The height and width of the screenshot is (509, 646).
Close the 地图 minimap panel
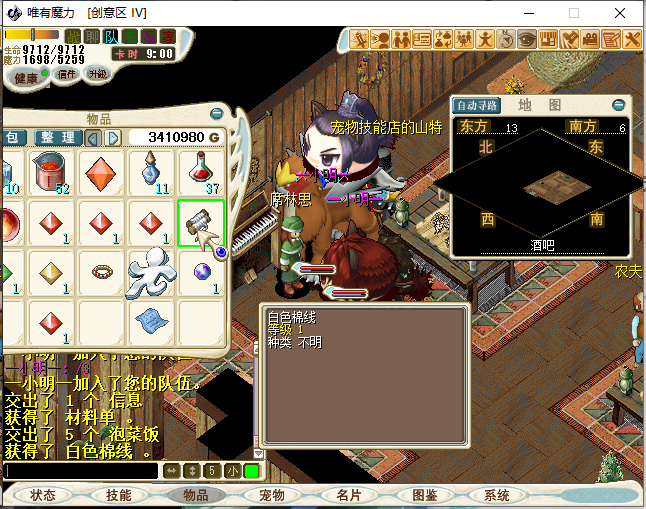pos(619,104)
